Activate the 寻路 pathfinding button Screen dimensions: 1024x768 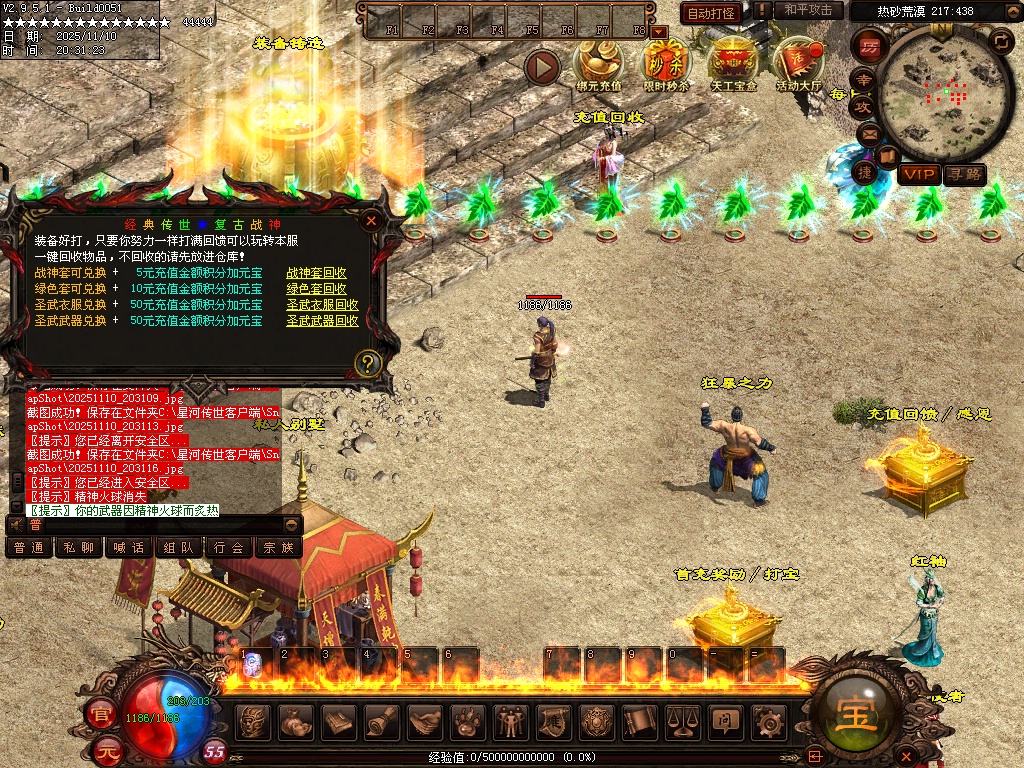pos(964,175)
